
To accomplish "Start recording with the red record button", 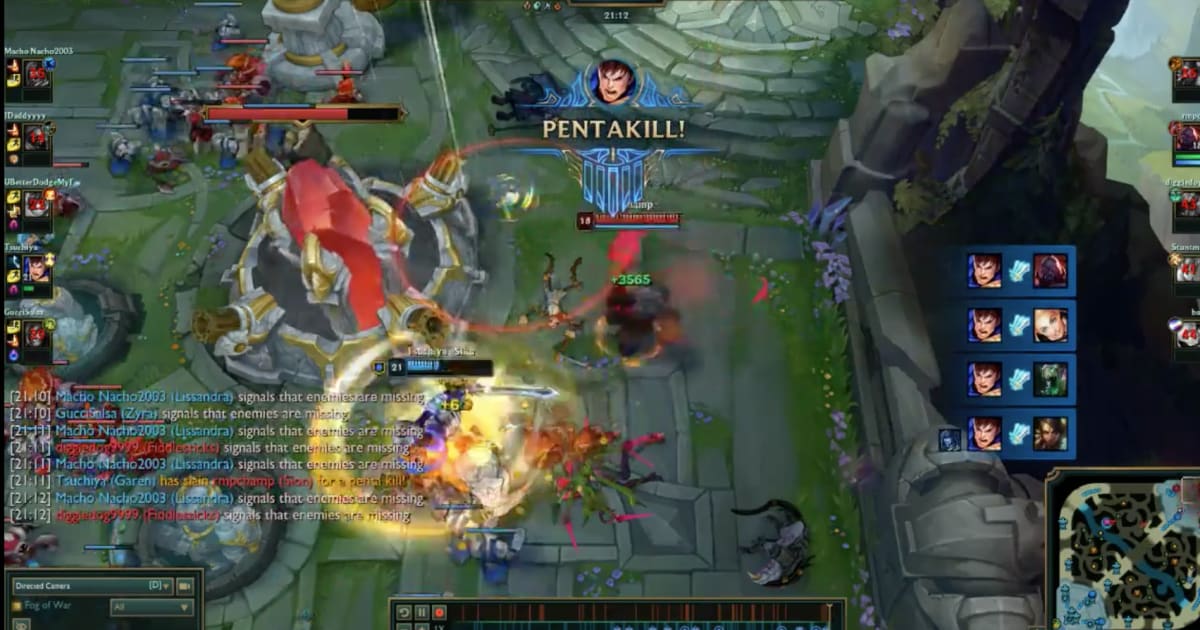I will (x=439, y=612).
